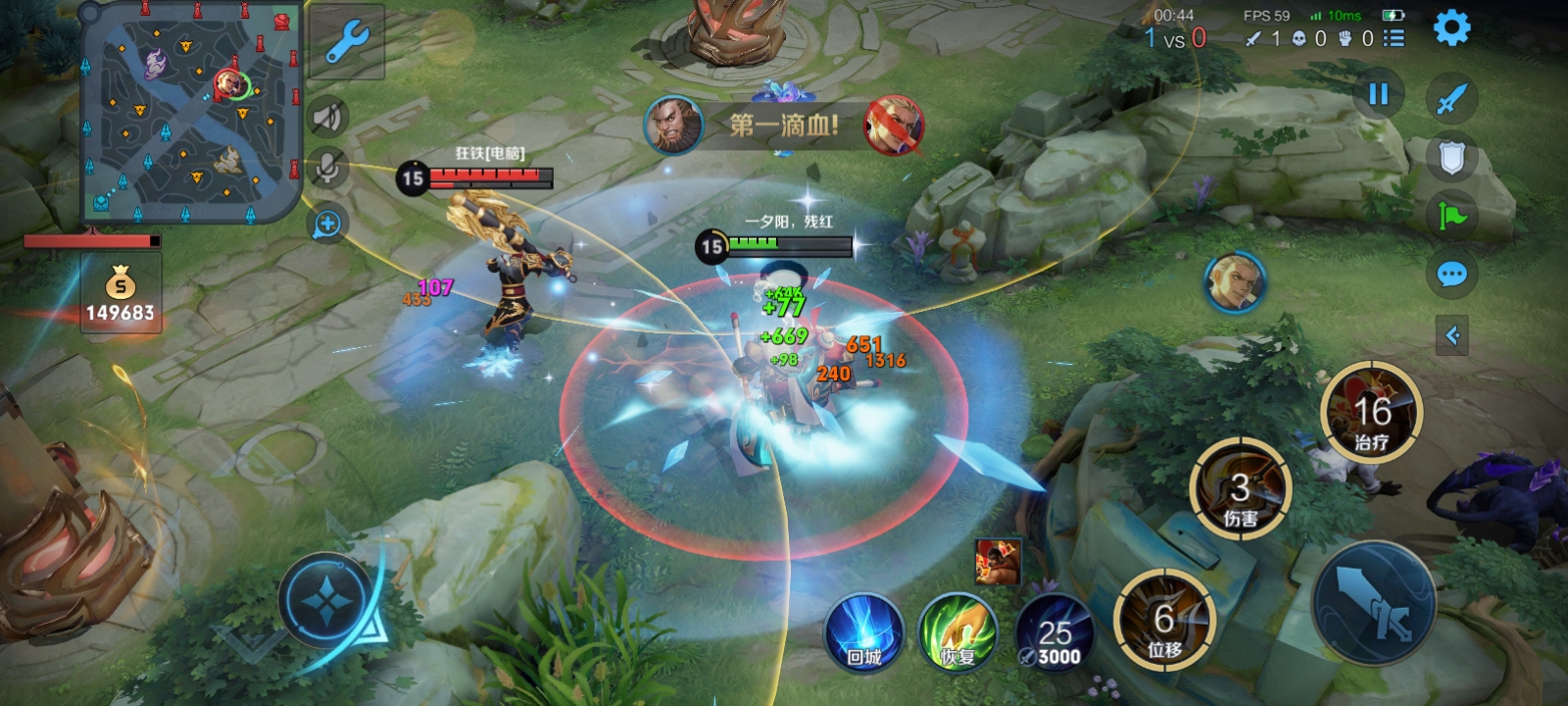The width and height of the screenshot is (1568, 706).
Task: Open the chat bubble quick messages
Action: (1451, 274)
